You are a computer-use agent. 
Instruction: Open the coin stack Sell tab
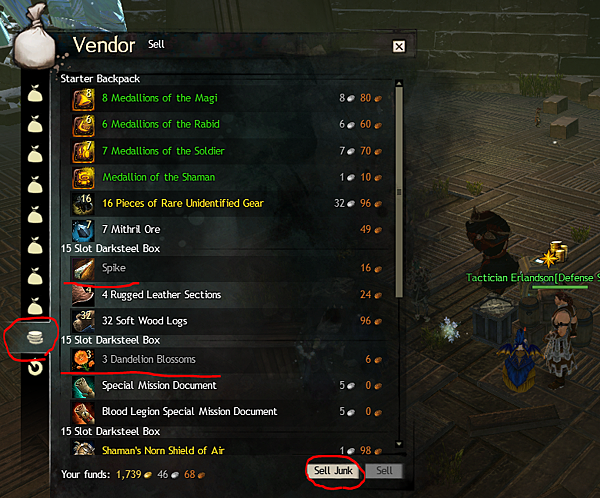[x=32, y=338]
